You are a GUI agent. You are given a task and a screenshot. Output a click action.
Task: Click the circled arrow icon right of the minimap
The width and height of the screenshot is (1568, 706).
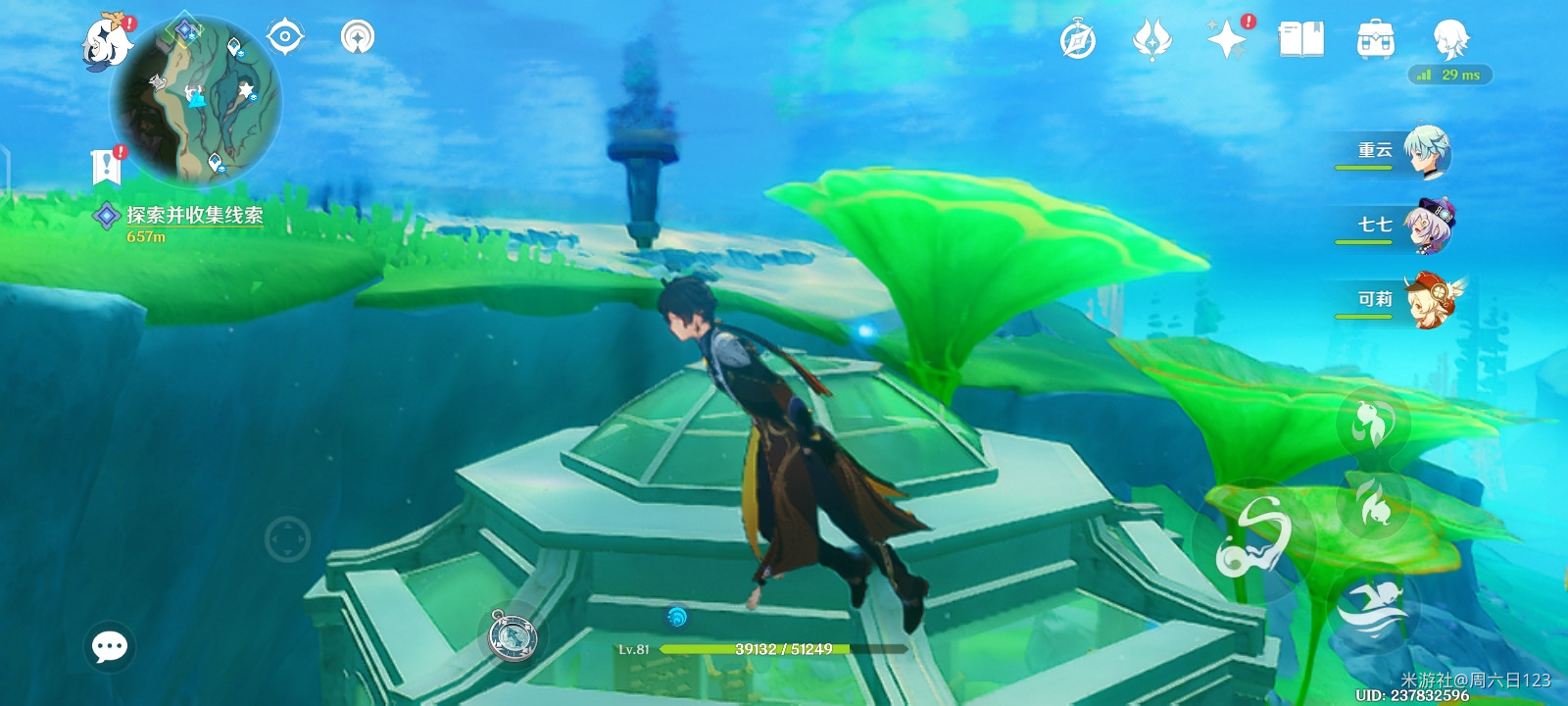tap(358, 37)
